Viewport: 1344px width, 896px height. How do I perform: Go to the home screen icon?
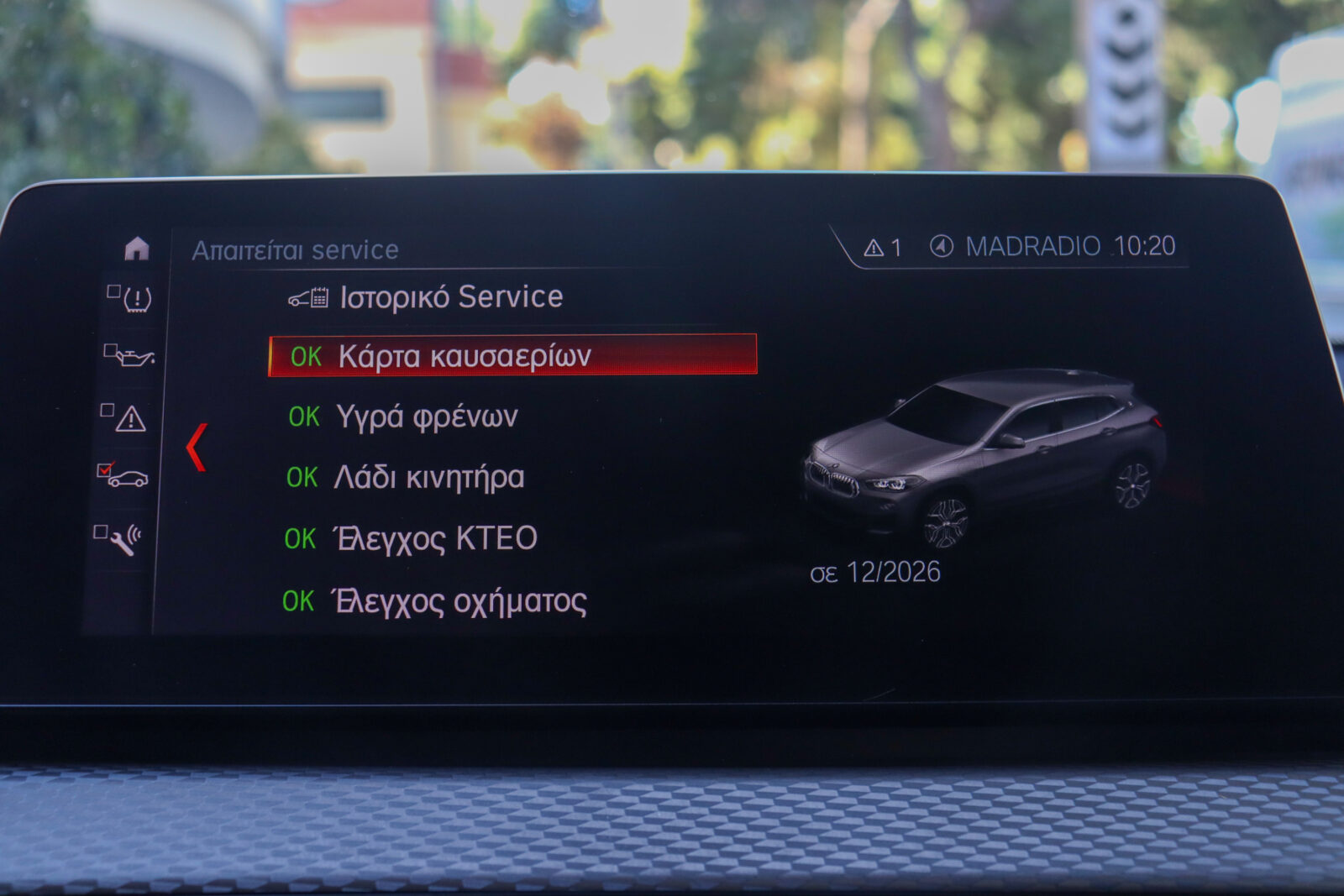tap(136, 249)
